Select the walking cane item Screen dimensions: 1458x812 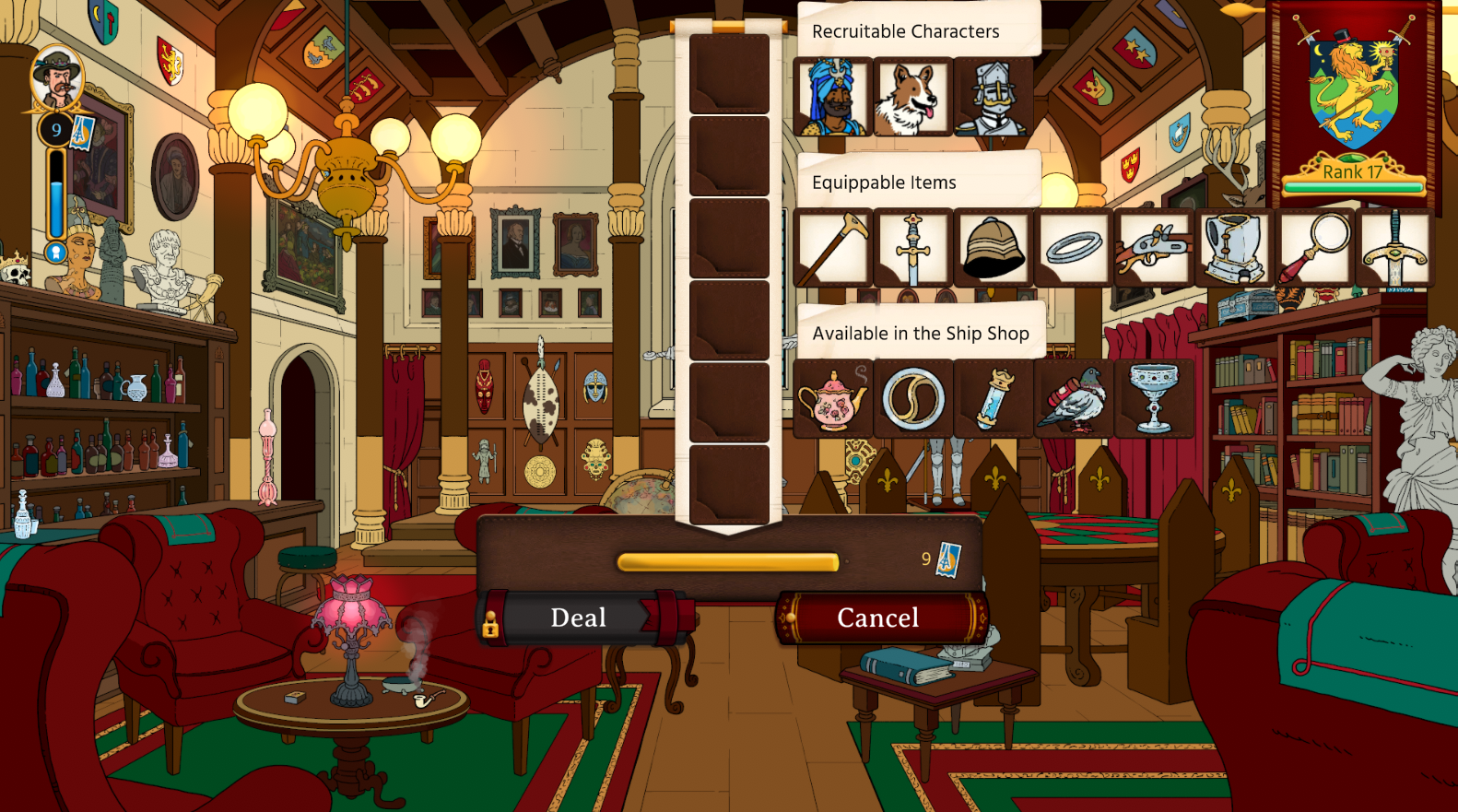[x=832, y=248]
